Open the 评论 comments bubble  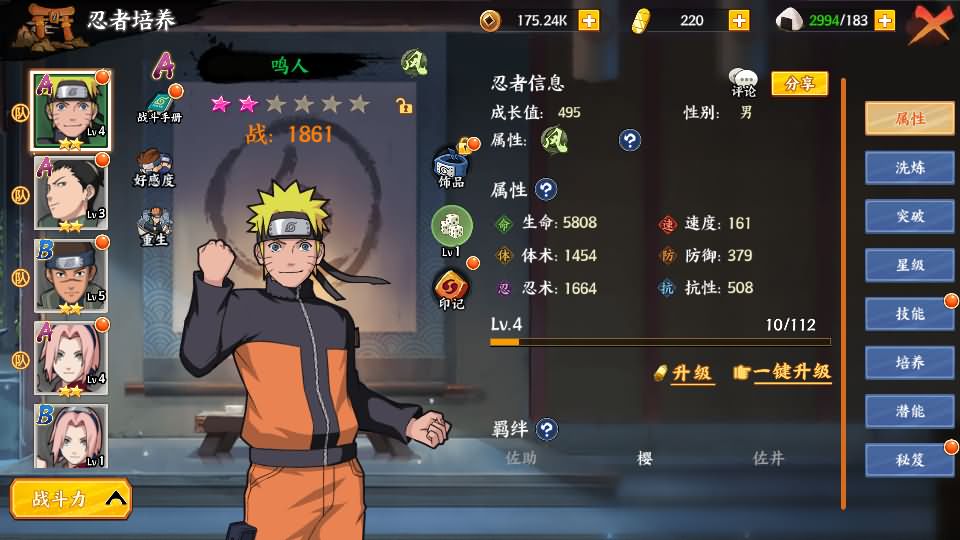click(743, 83)
